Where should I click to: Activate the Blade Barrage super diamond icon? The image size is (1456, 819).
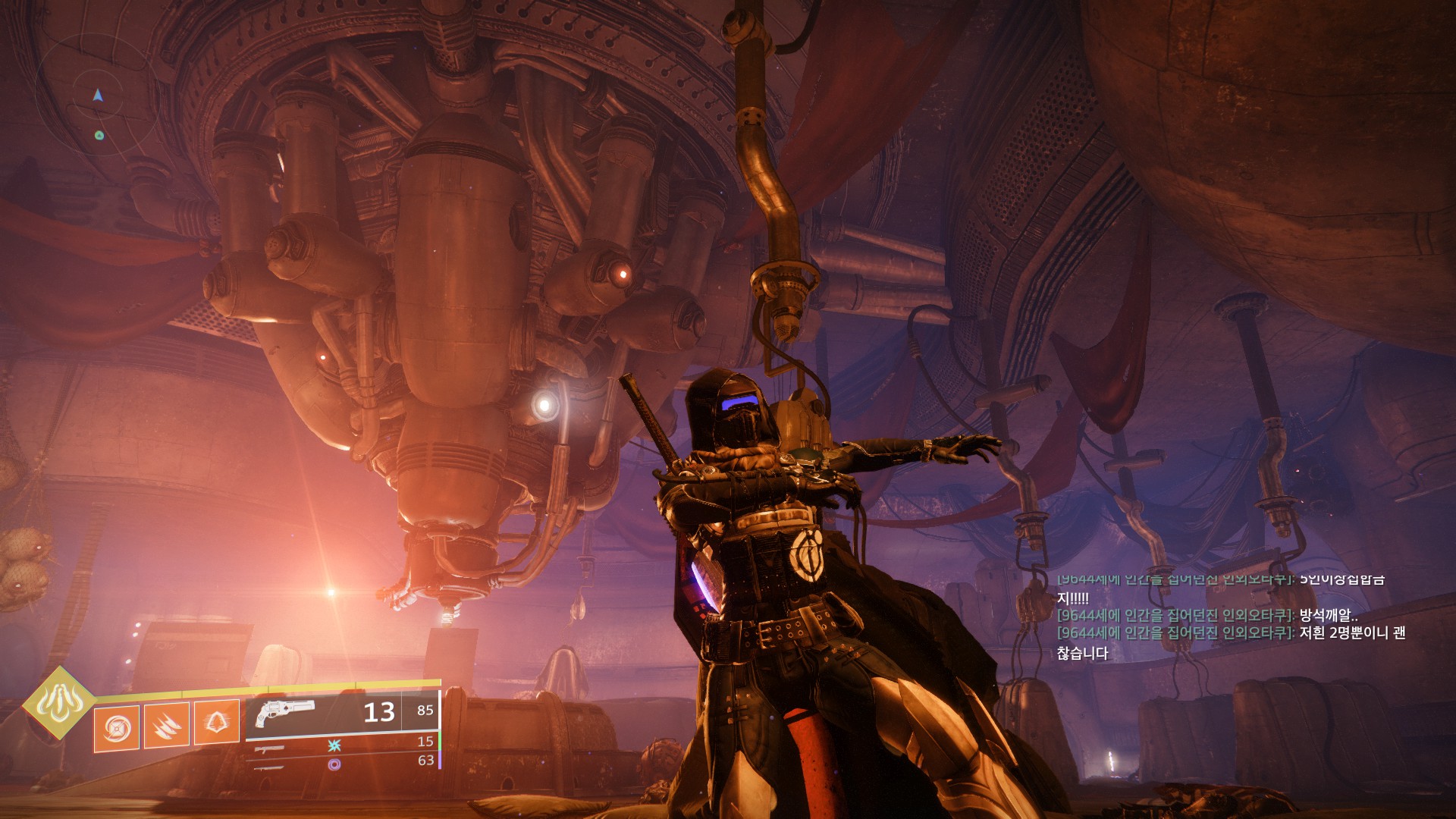point(58,701)
